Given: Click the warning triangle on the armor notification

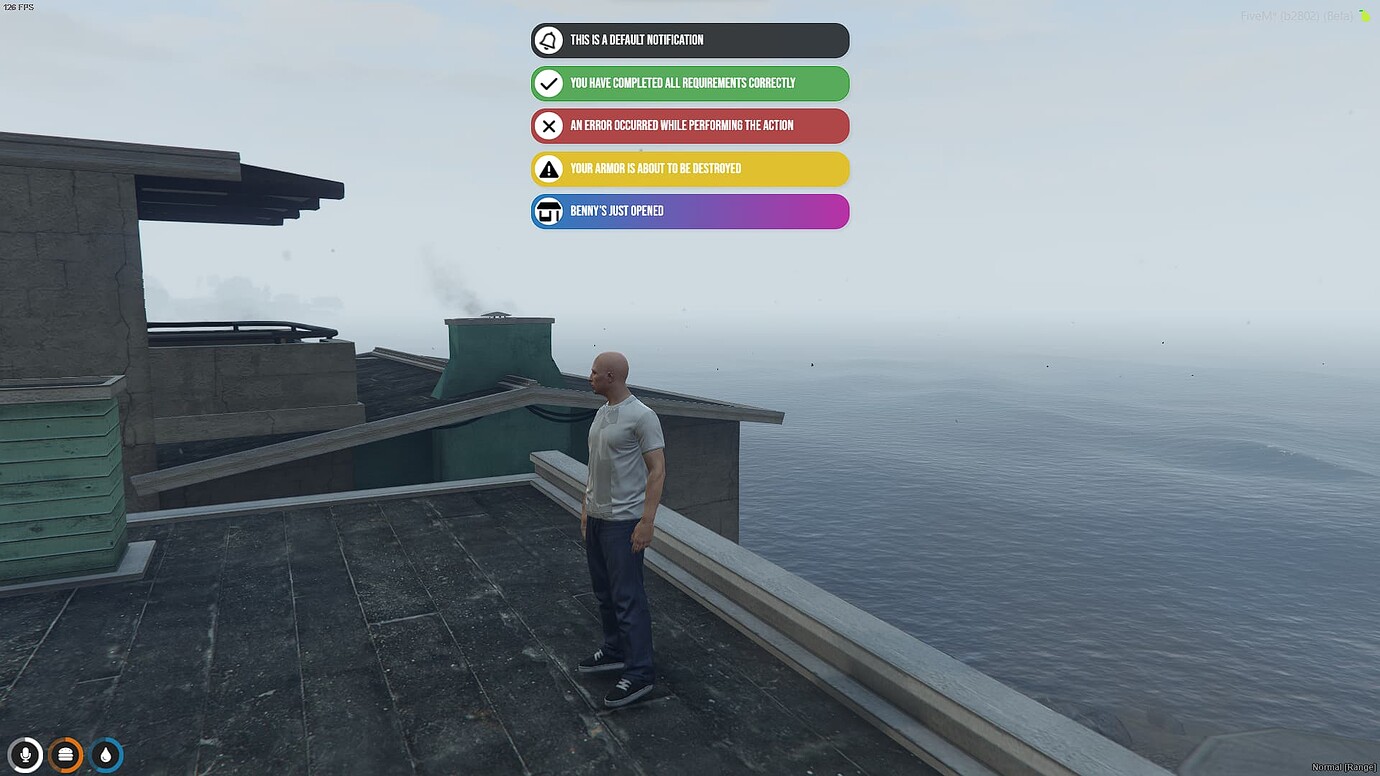Looking at the screenshot, I should click(x=548, y=169).
